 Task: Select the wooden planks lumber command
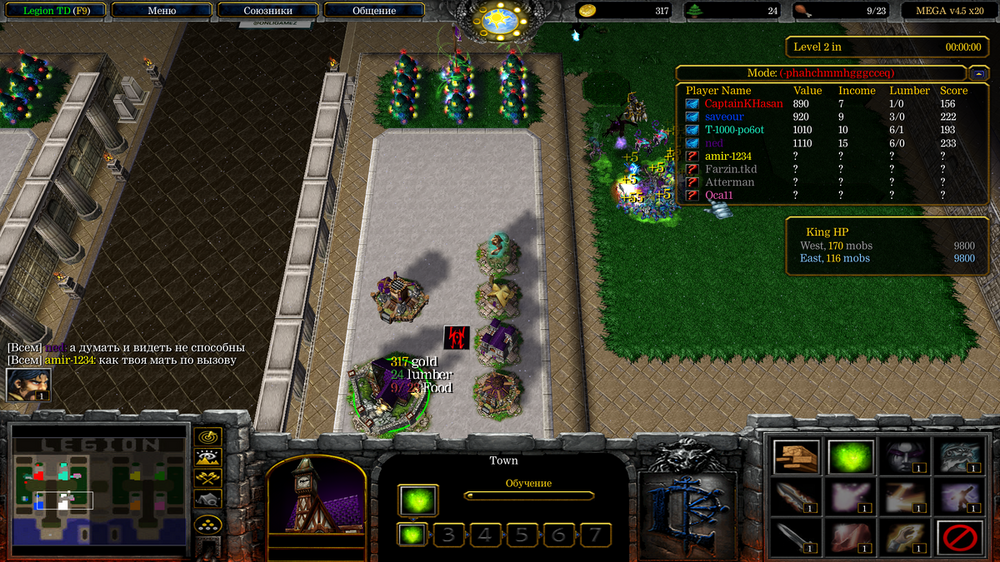(796, 457)
